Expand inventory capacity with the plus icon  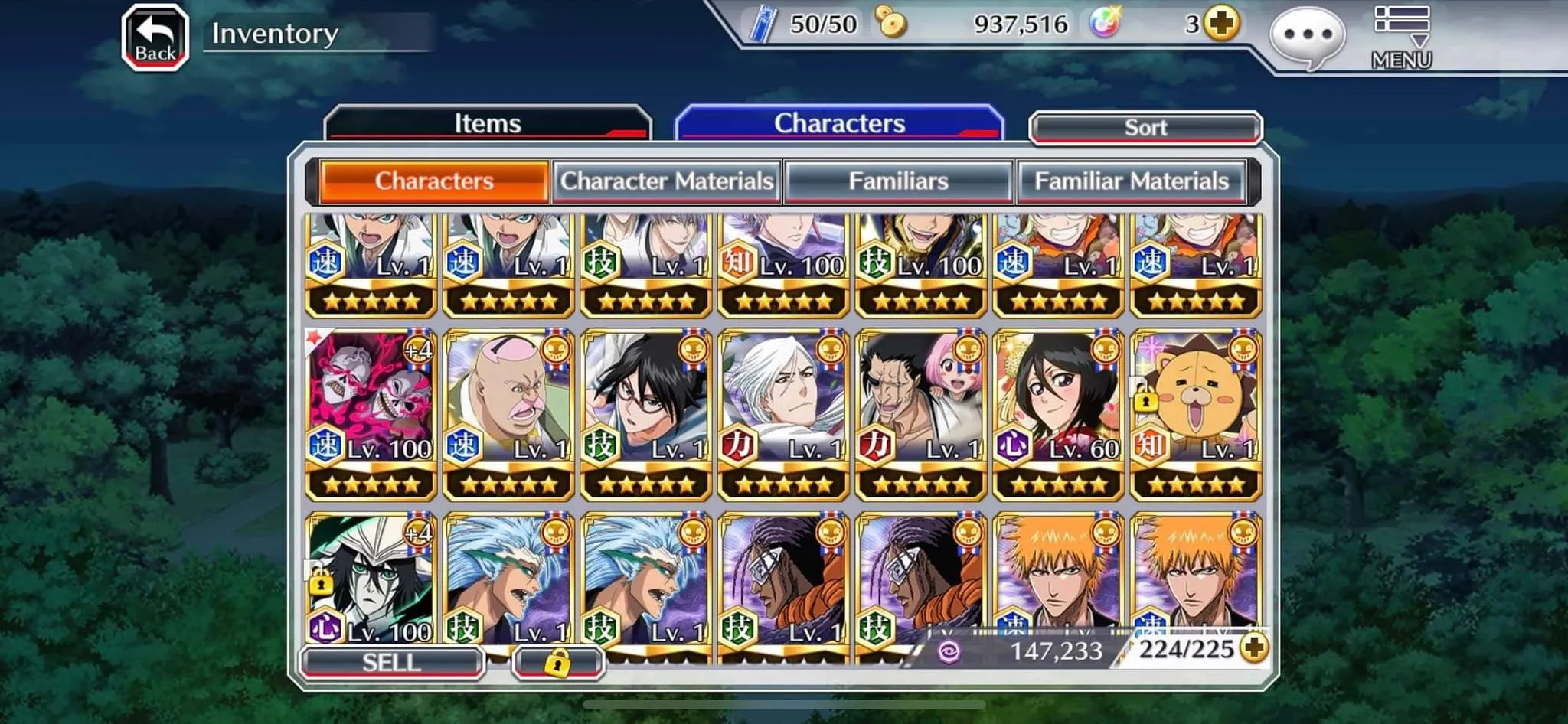[1254, 648]
